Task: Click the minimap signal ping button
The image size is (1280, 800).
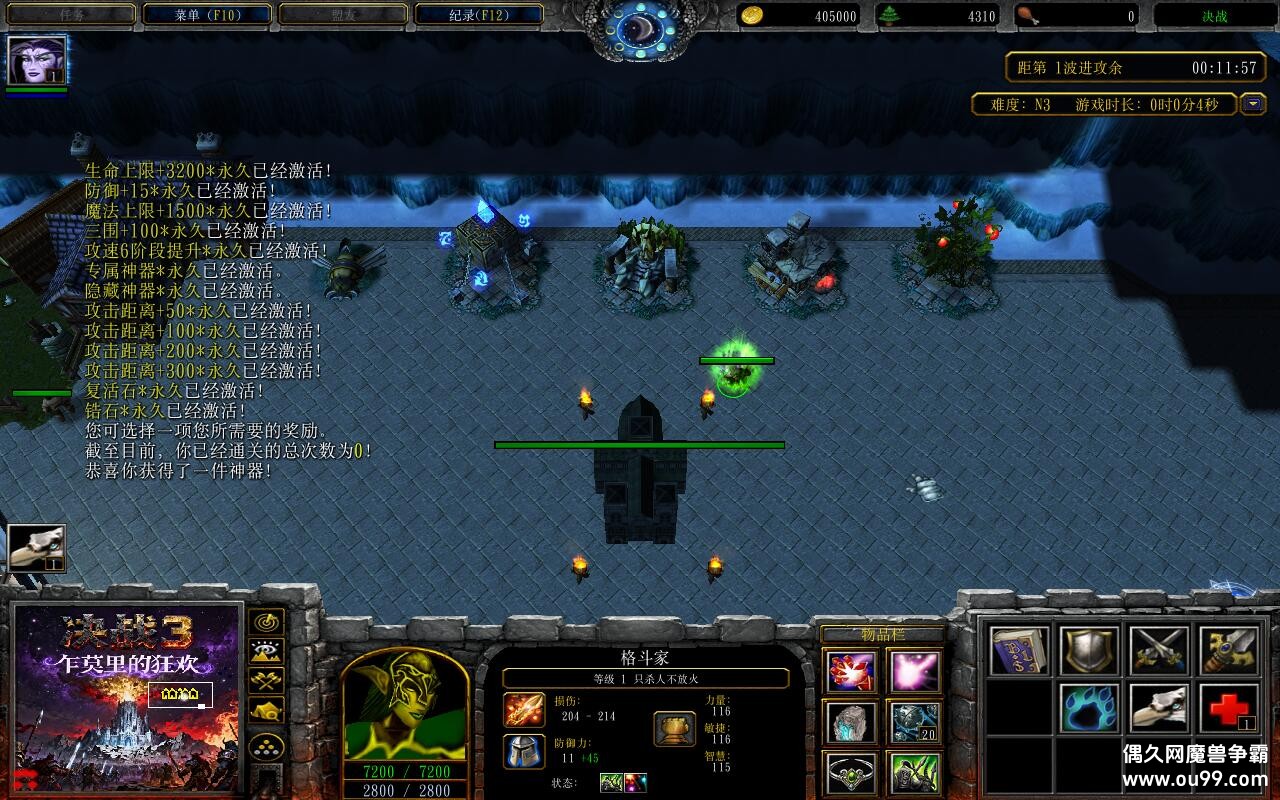Action: click(266, 622)
